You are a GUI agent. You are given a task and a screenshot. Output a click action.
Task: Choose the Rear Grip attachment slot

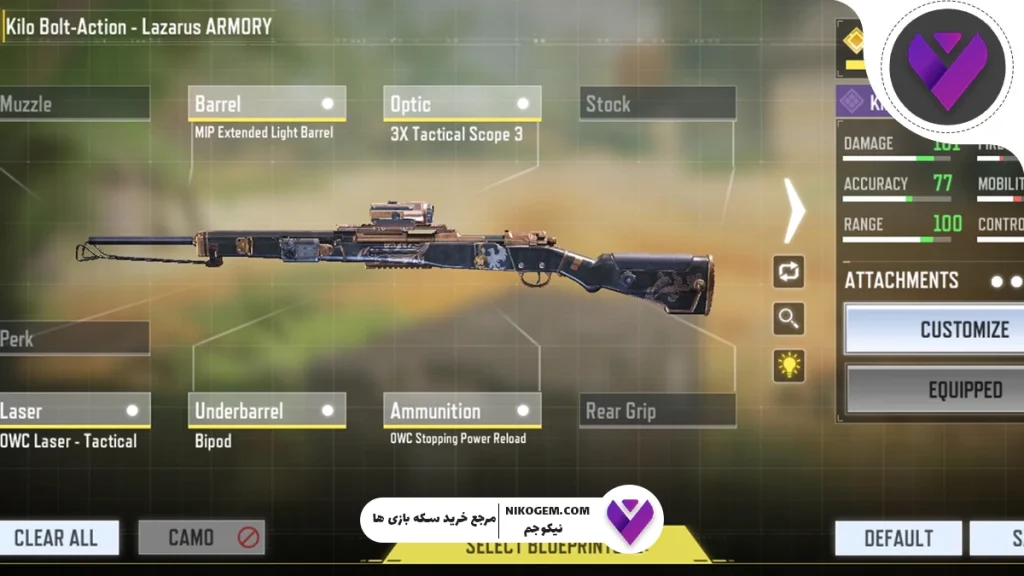pos(657,410)
